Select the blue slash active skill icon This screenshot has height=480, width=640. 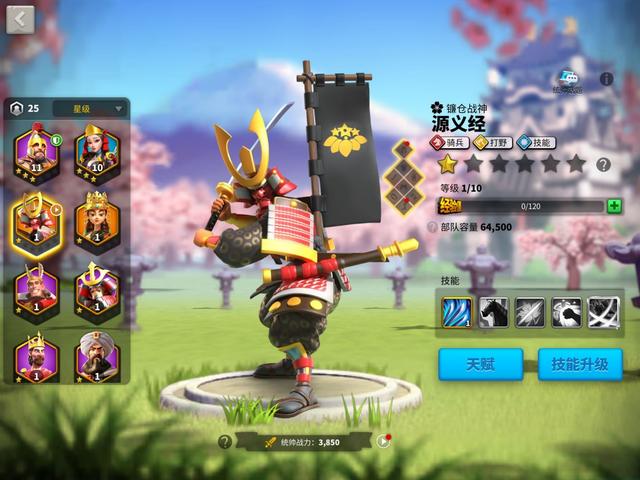point(457,313)
